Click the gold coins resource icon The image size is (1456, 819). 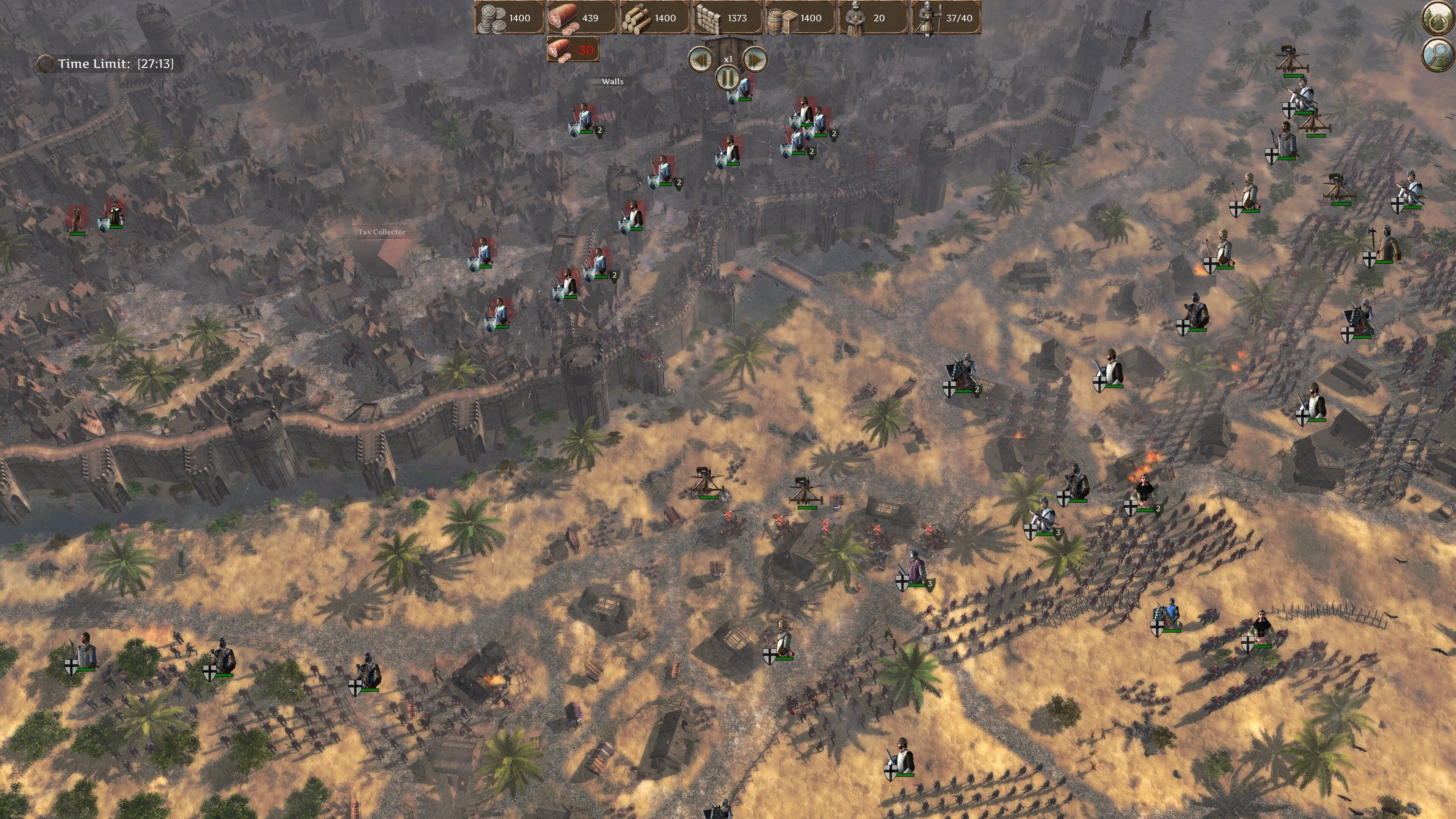click(x=493, y=17)
